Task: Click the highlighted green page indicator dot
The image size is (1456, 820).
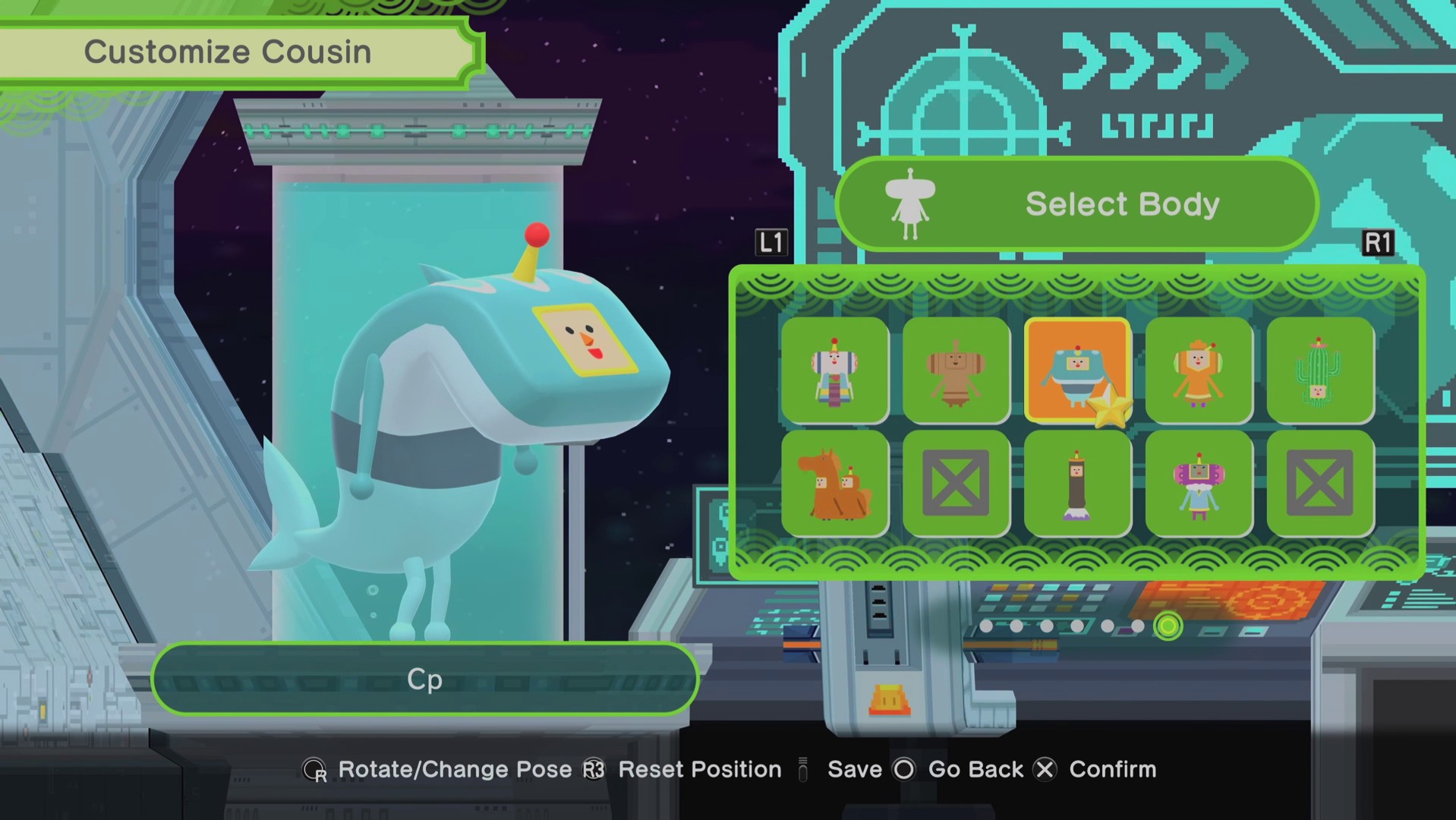Action: tap(1168, 626)
